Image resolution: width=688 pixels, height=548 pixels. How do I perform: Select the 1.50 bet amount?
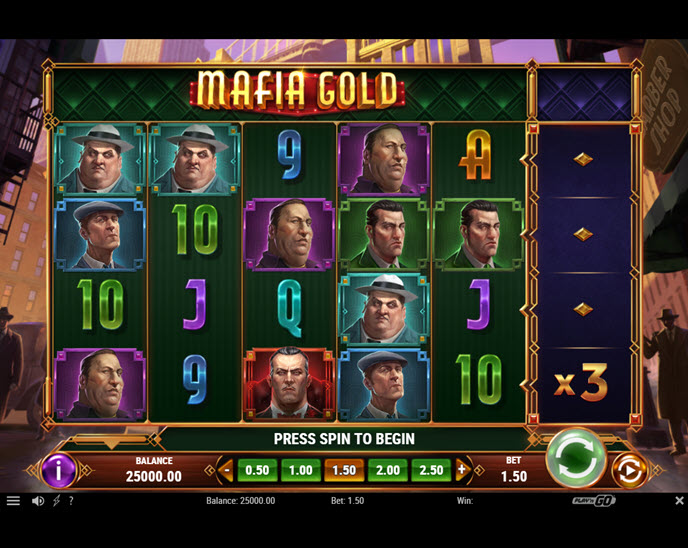click(344, 470)
